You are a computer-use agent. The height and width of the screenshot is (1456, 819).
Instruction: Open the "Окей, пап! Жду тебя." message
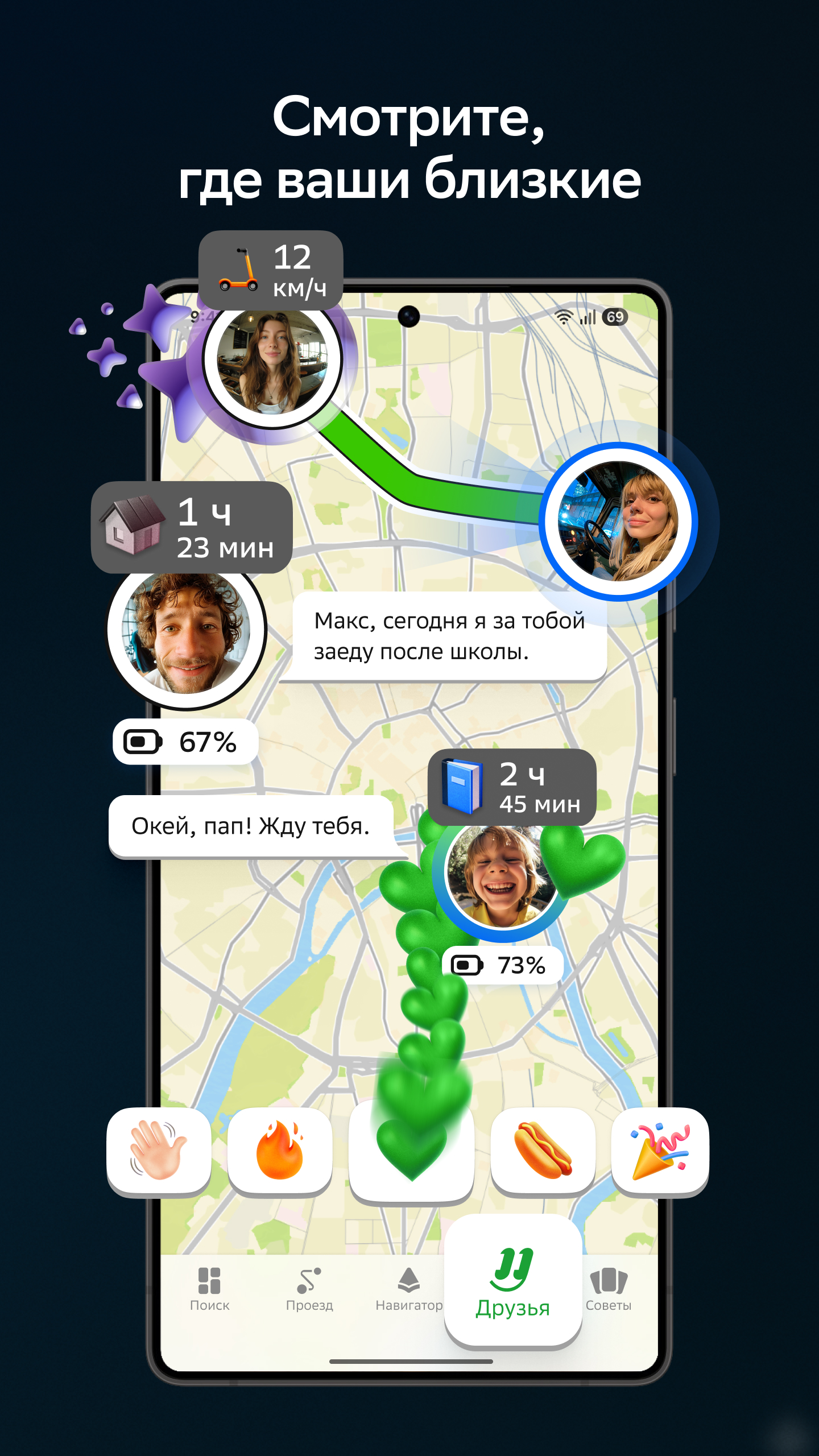(x=251, y=826)
